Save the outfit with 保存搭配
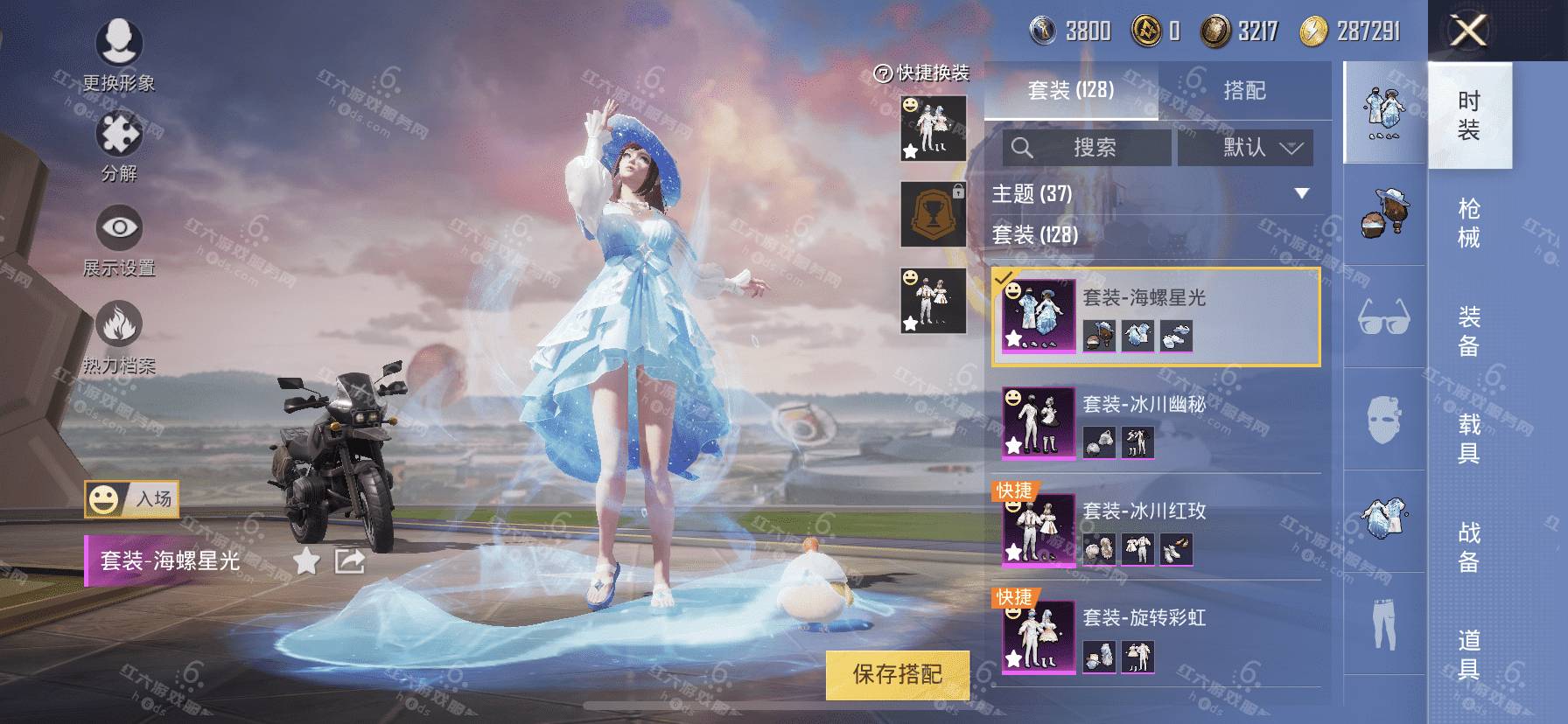This screenshot has height=724, width=1568. [897, 674]
